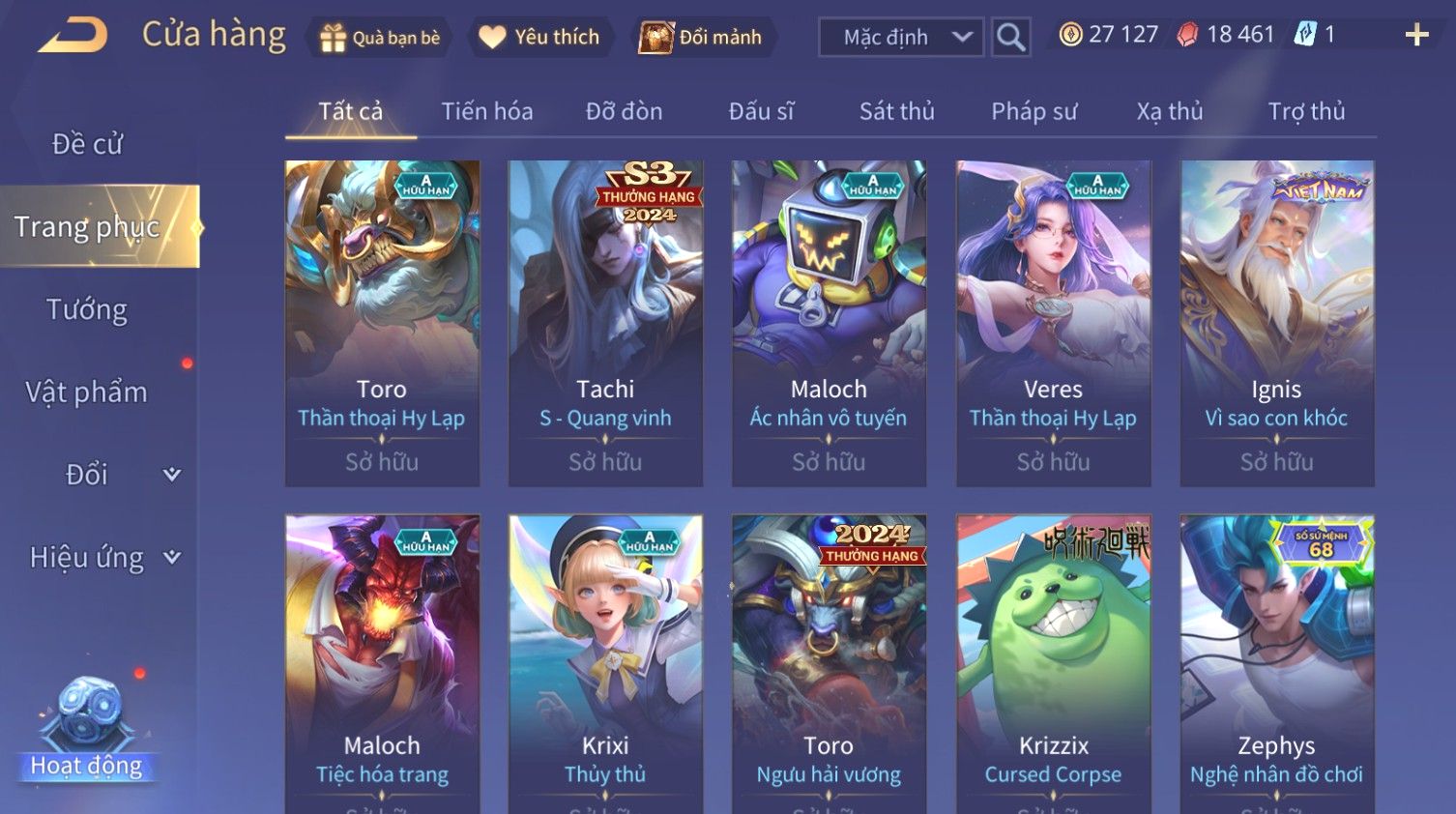Choose the Ignis Vì sao con khóc skin
Image resolution: width=1456 pixels, height=814 pixels.
[1276, 323]
